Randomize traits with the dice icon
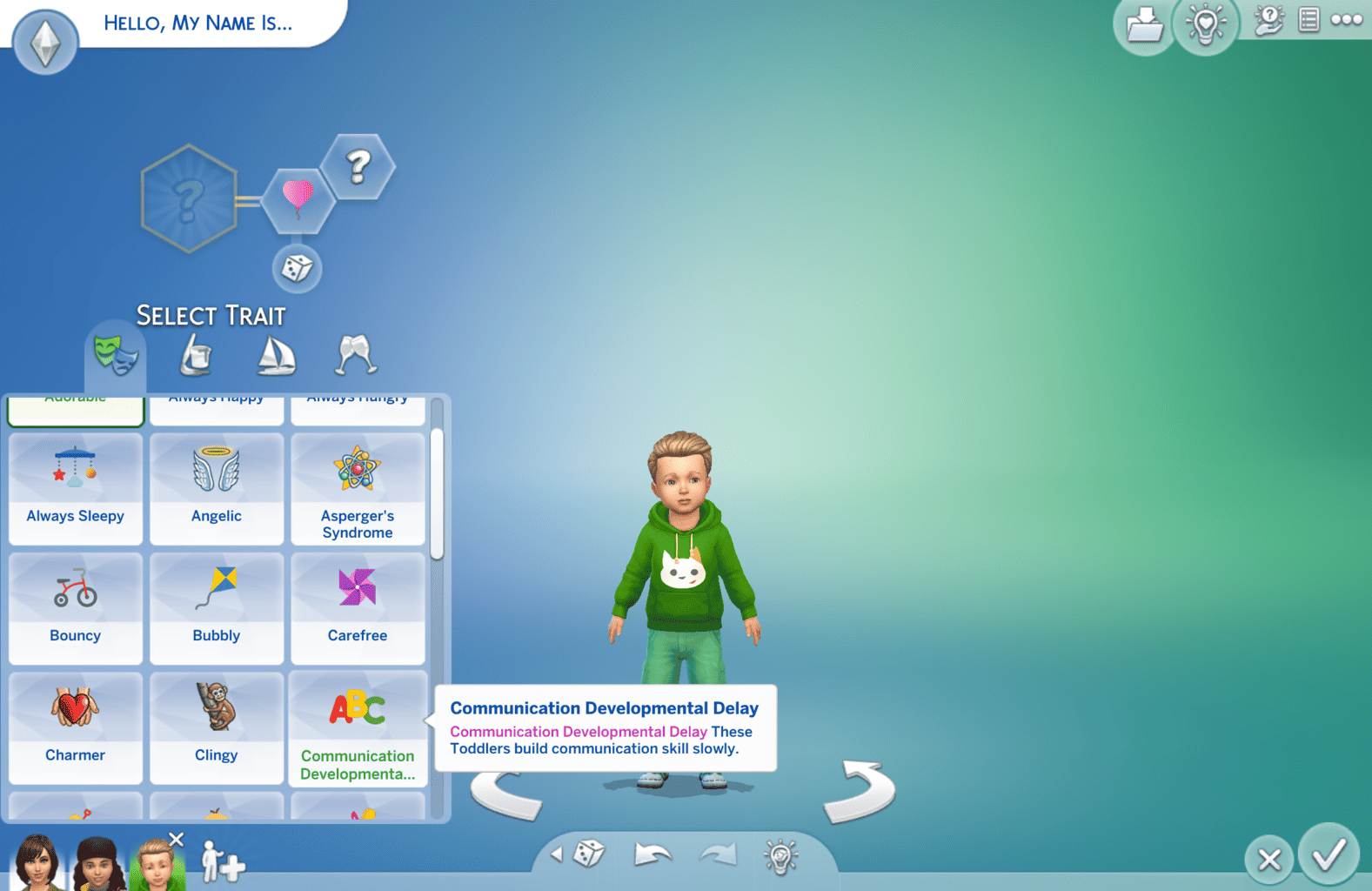This screenshot has height=891, width=1372. coord(297,270)
